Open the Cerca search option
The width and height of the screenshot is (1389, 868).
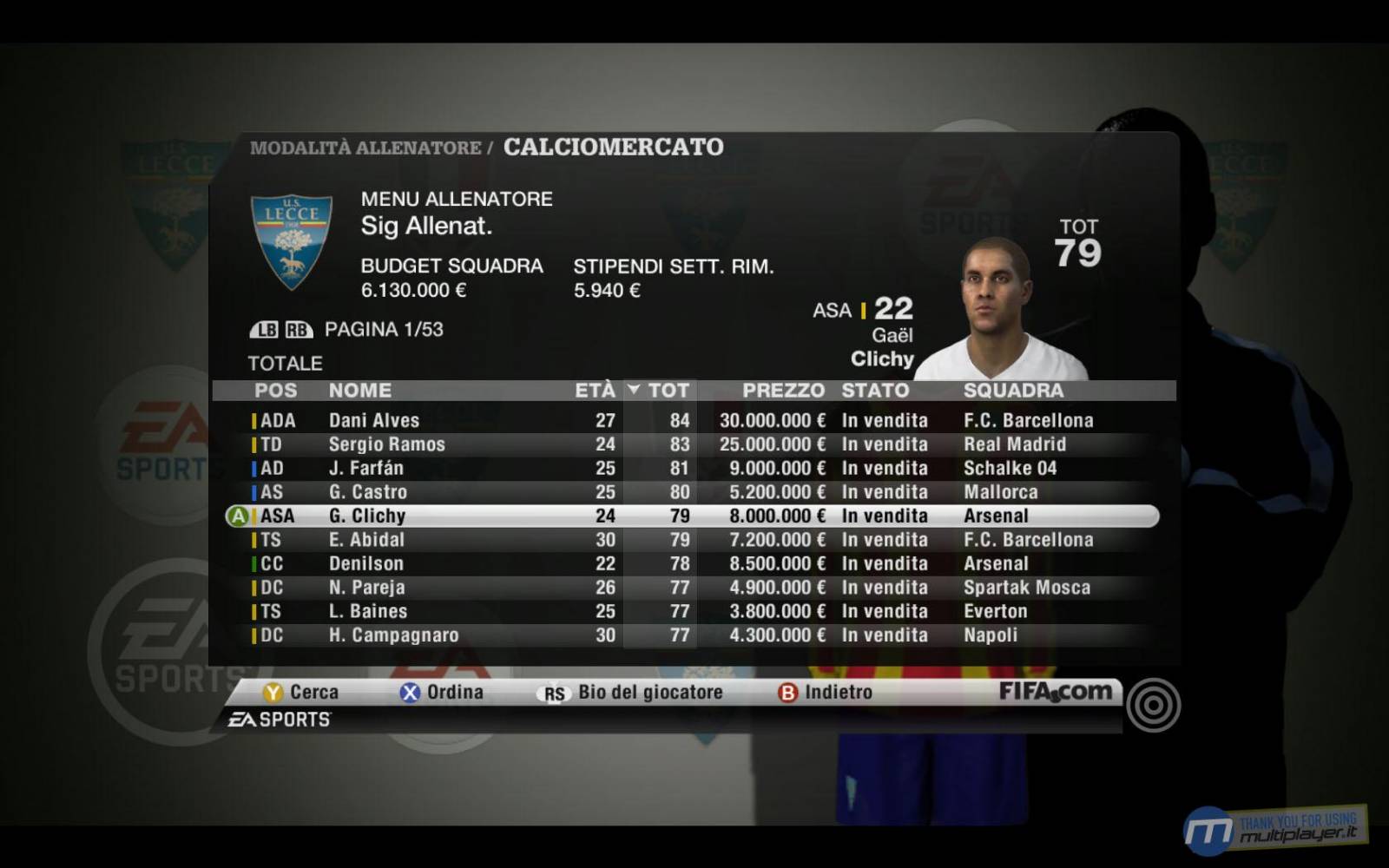301,693
